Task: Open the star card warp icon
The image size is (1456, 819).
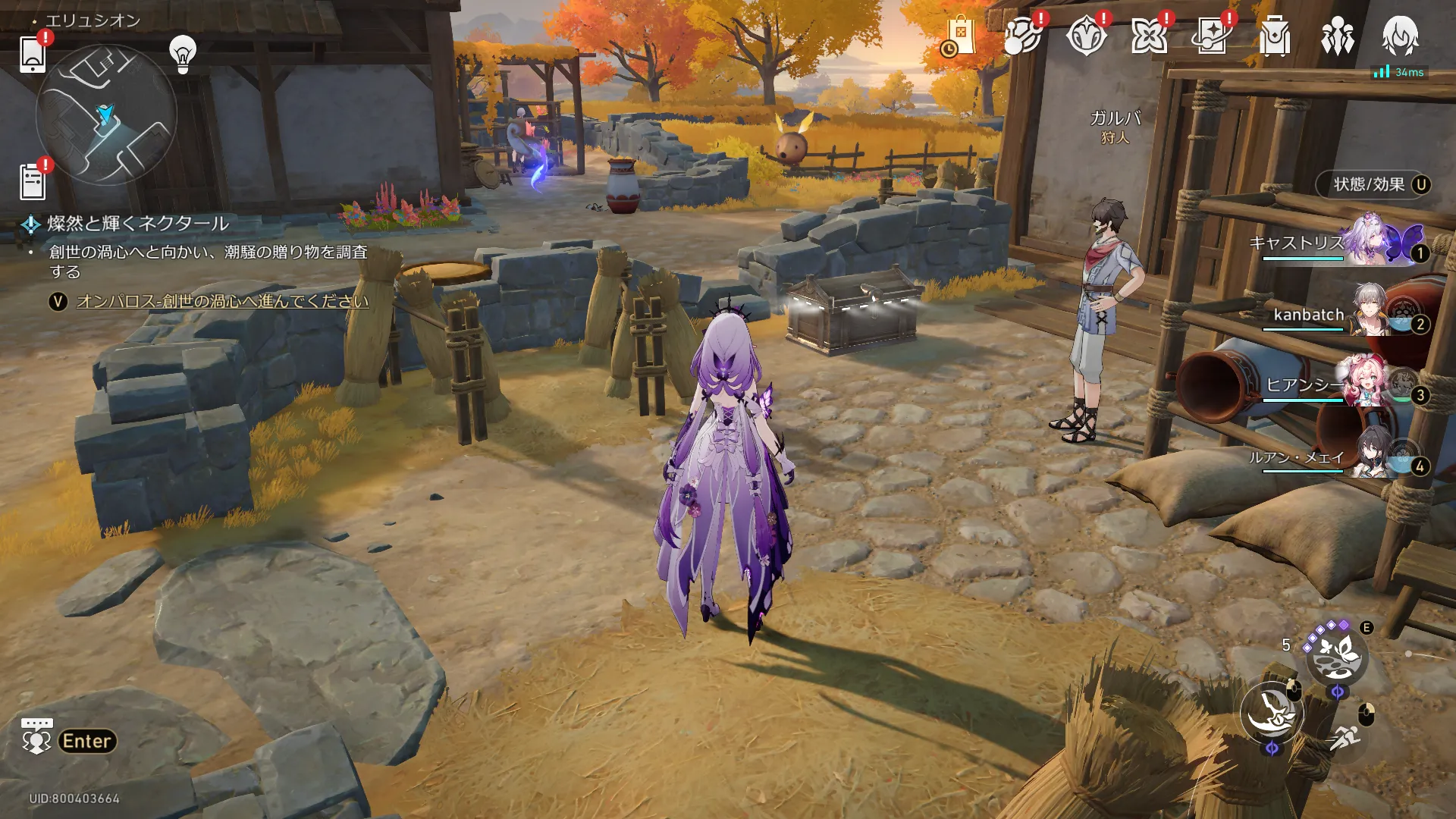Action: click(1211, 36)
